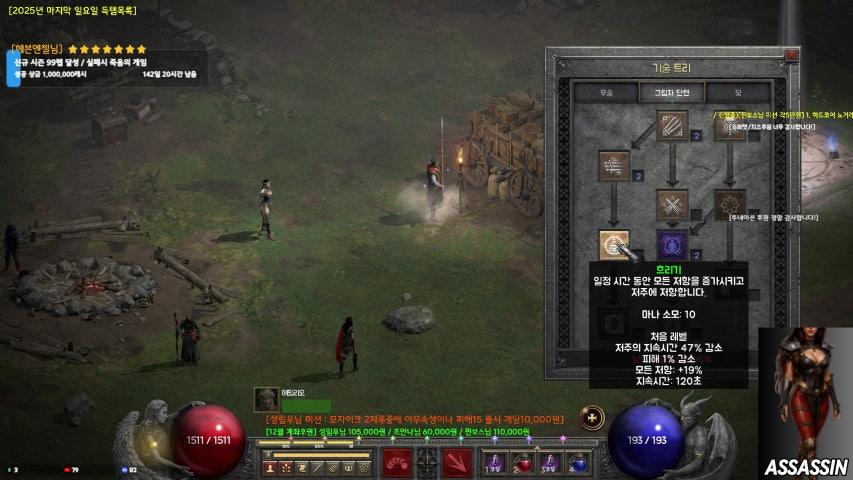Select the 그림자 단련 skill tab
This screenshot has height=480, width=853.
(672, 93)
